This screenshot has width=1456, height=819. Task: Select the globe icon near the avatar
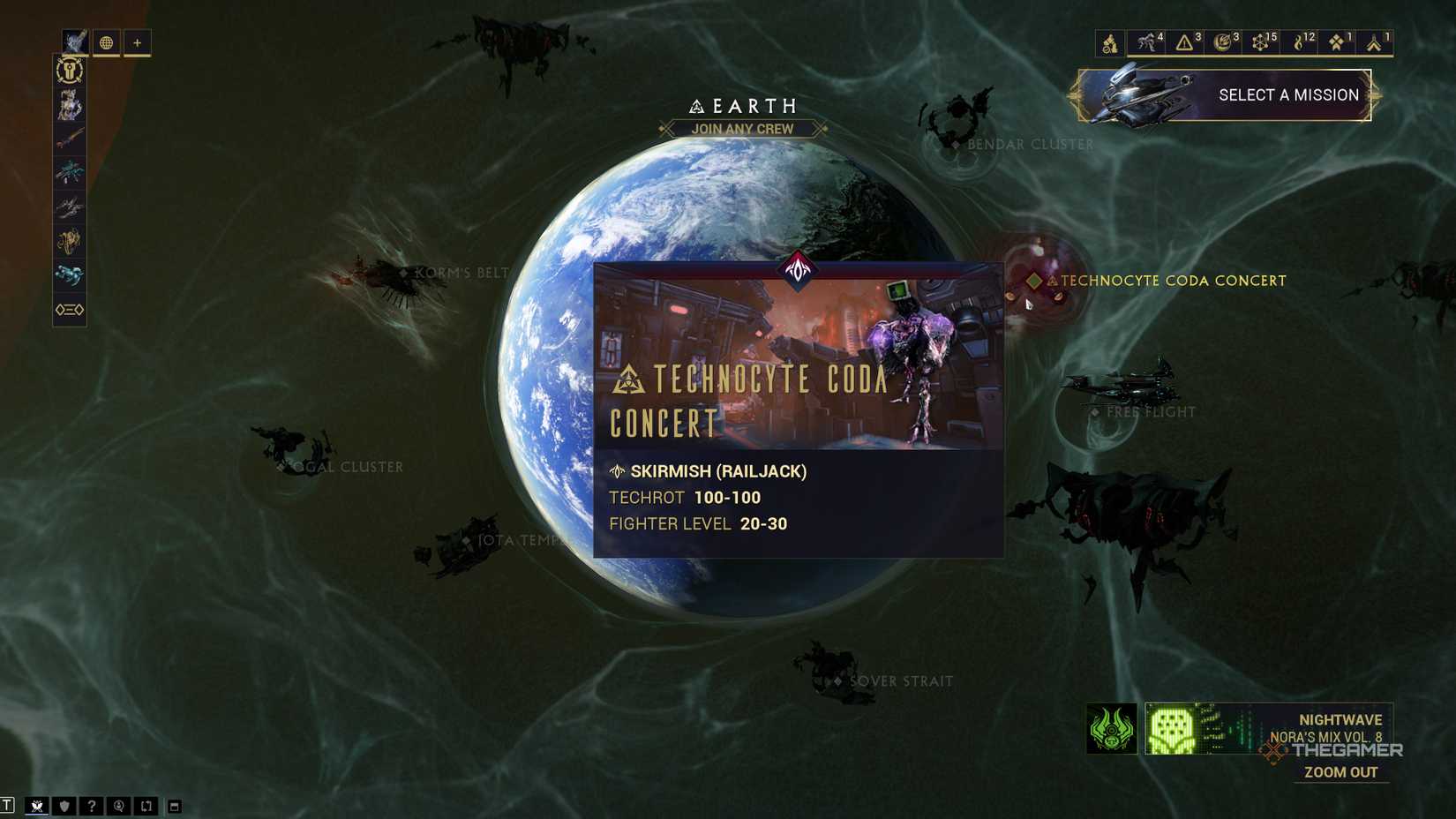[106, 42]
